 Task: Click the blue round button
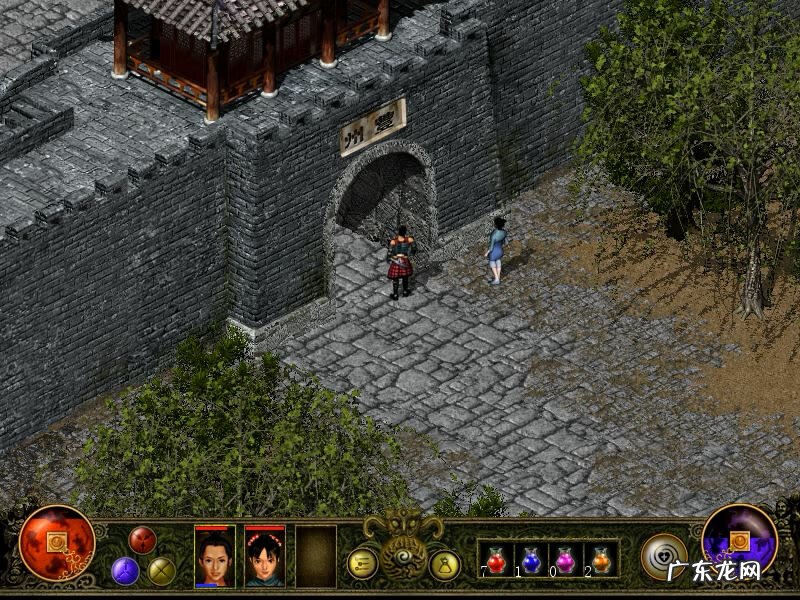[125, 570]
